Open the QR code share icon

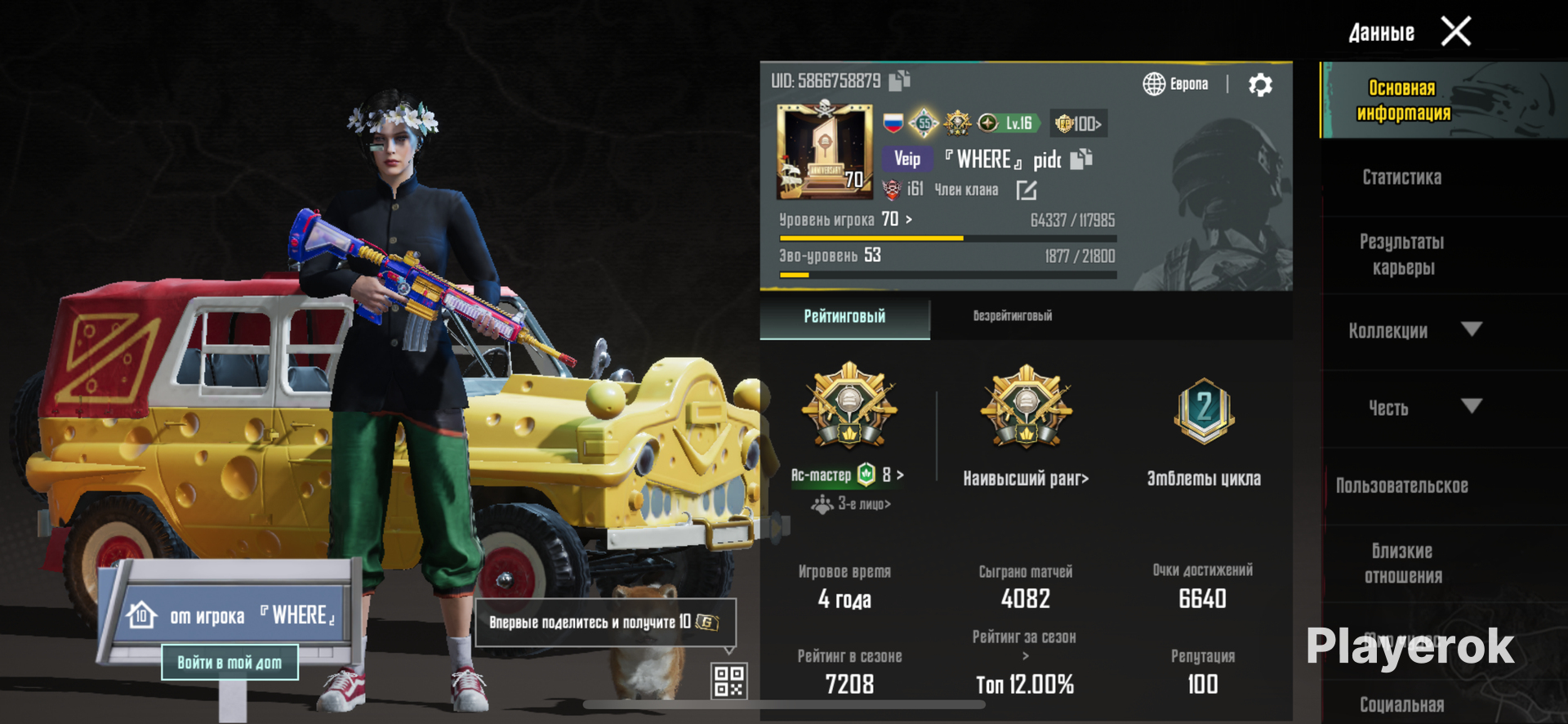pos(728,681)
